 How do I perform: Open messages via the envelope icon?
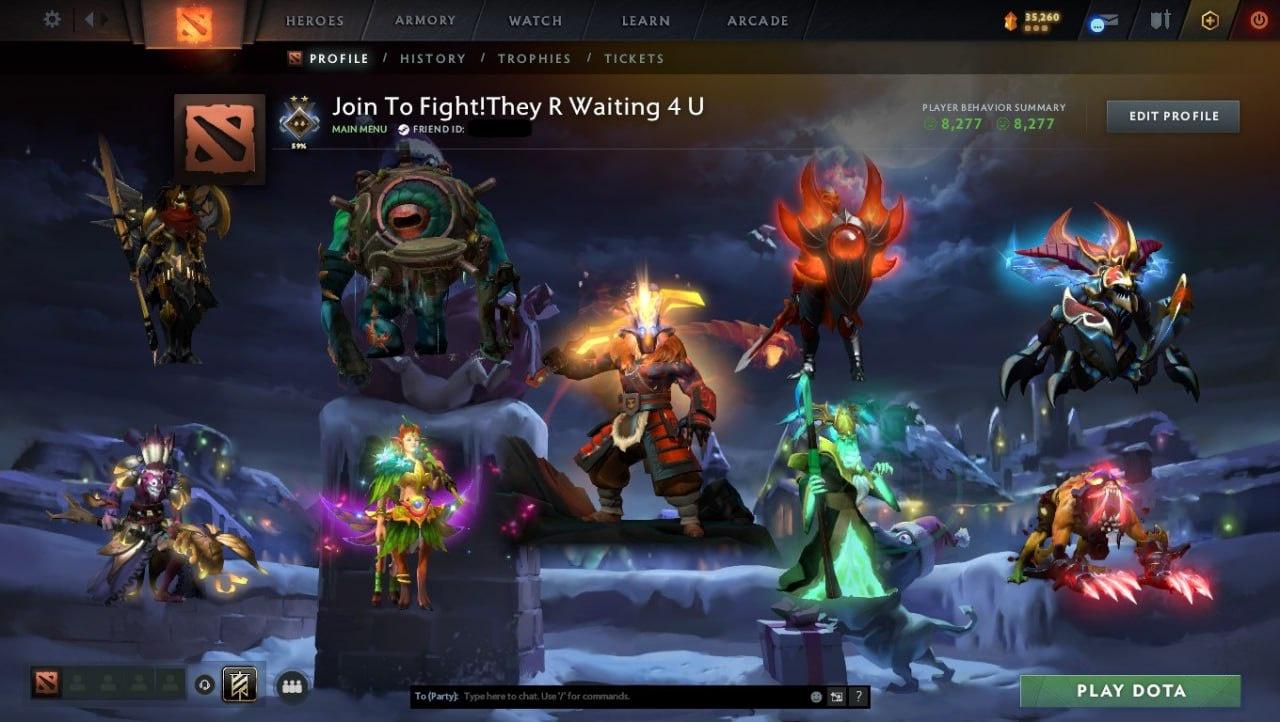tap(1103, 19)
